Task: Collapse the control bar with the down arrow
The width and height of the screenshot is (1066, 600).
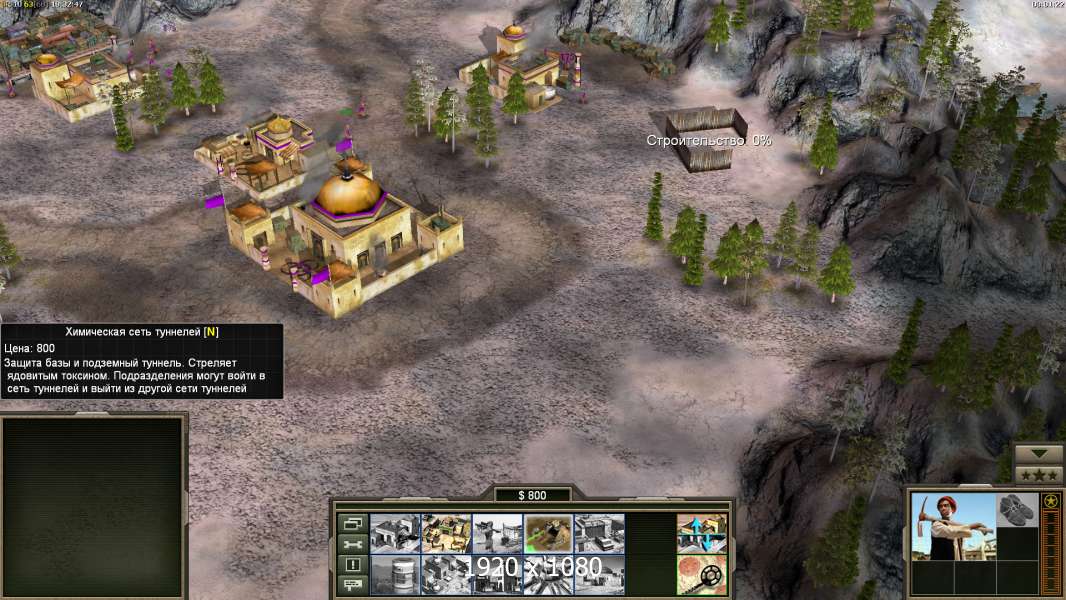Action: point(1039,454)
